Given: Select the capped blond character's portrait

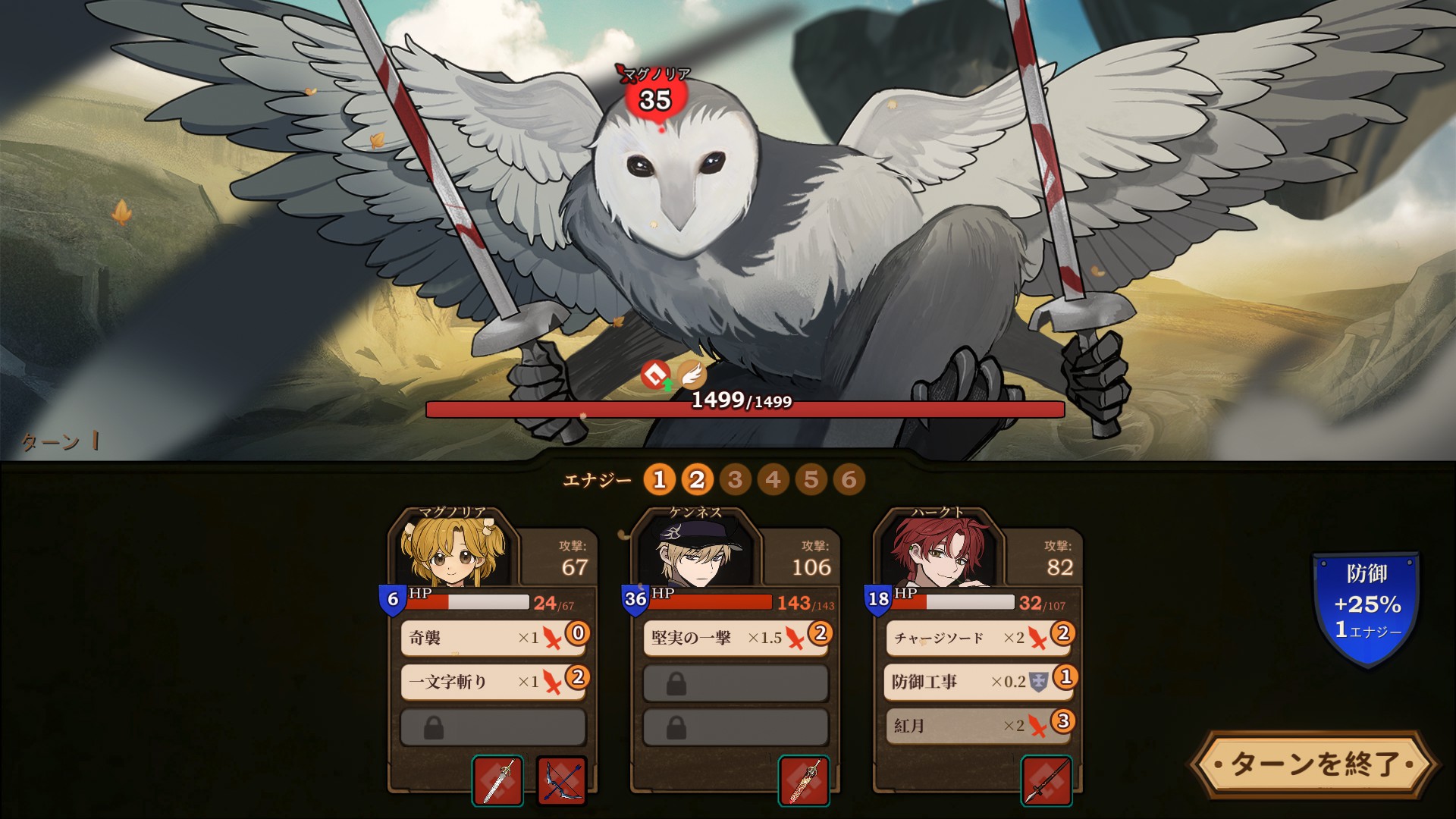Looking at the screenshot, I should tap(695, 554).
